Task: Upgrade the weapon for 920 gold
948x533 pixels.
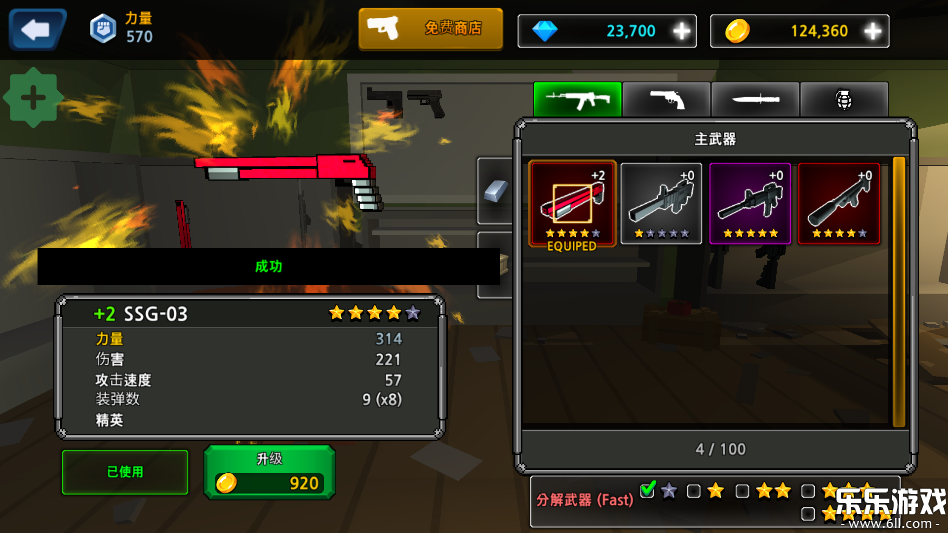Action: tap(269, 473)
